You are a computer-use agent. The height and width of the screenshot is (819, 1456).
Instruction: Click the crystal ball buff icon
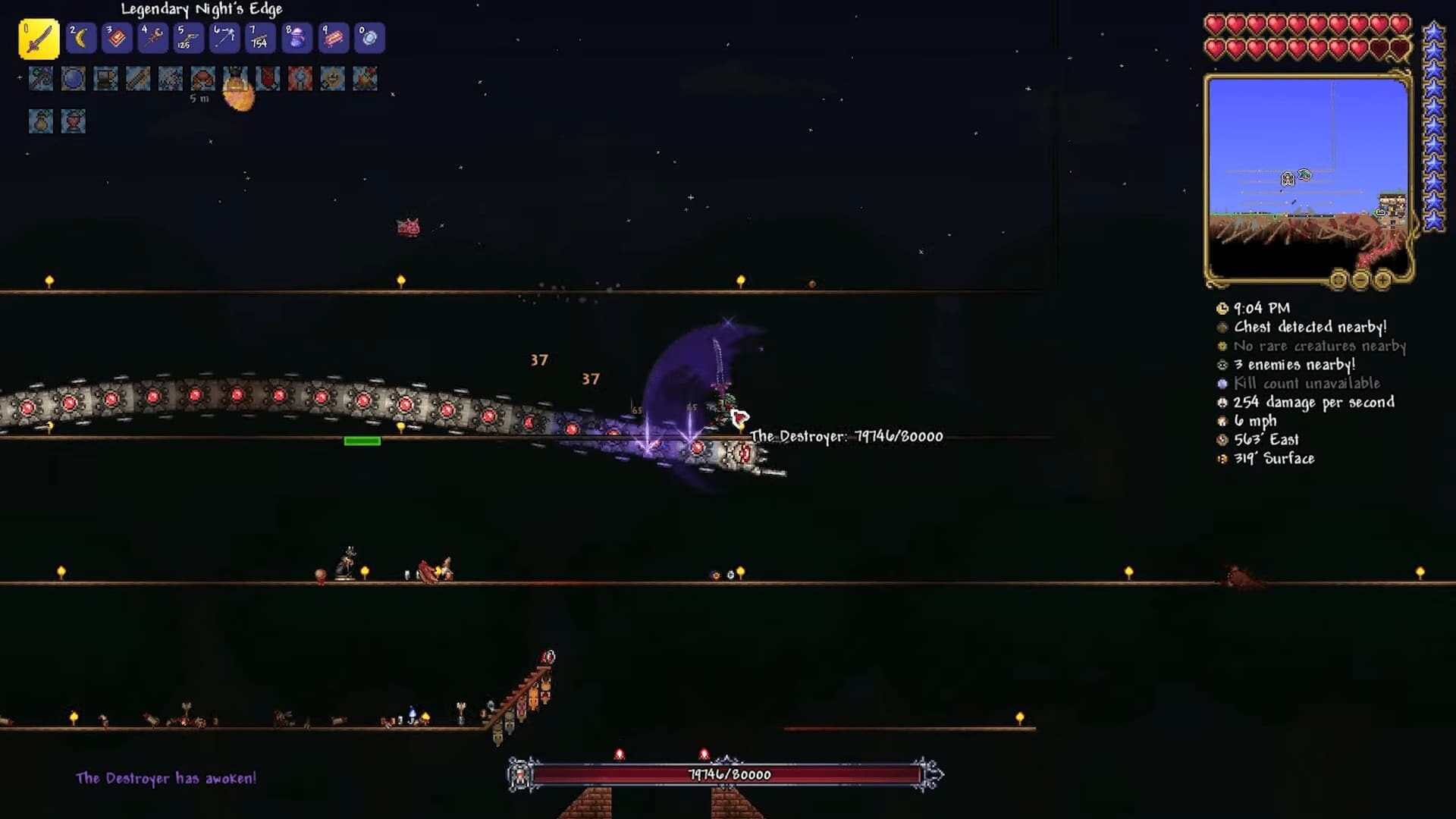click(x=74, y=79)
